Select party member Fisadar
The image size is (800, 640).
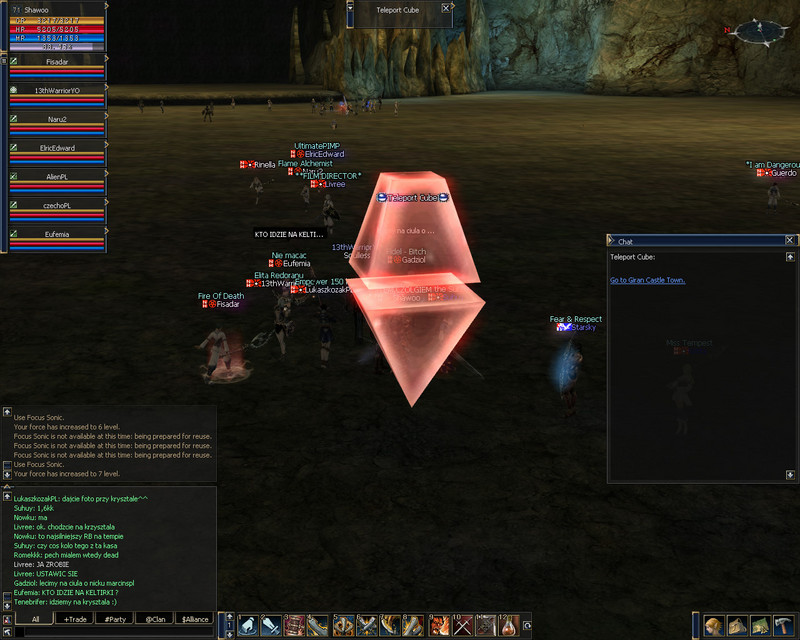coord(57,62)
